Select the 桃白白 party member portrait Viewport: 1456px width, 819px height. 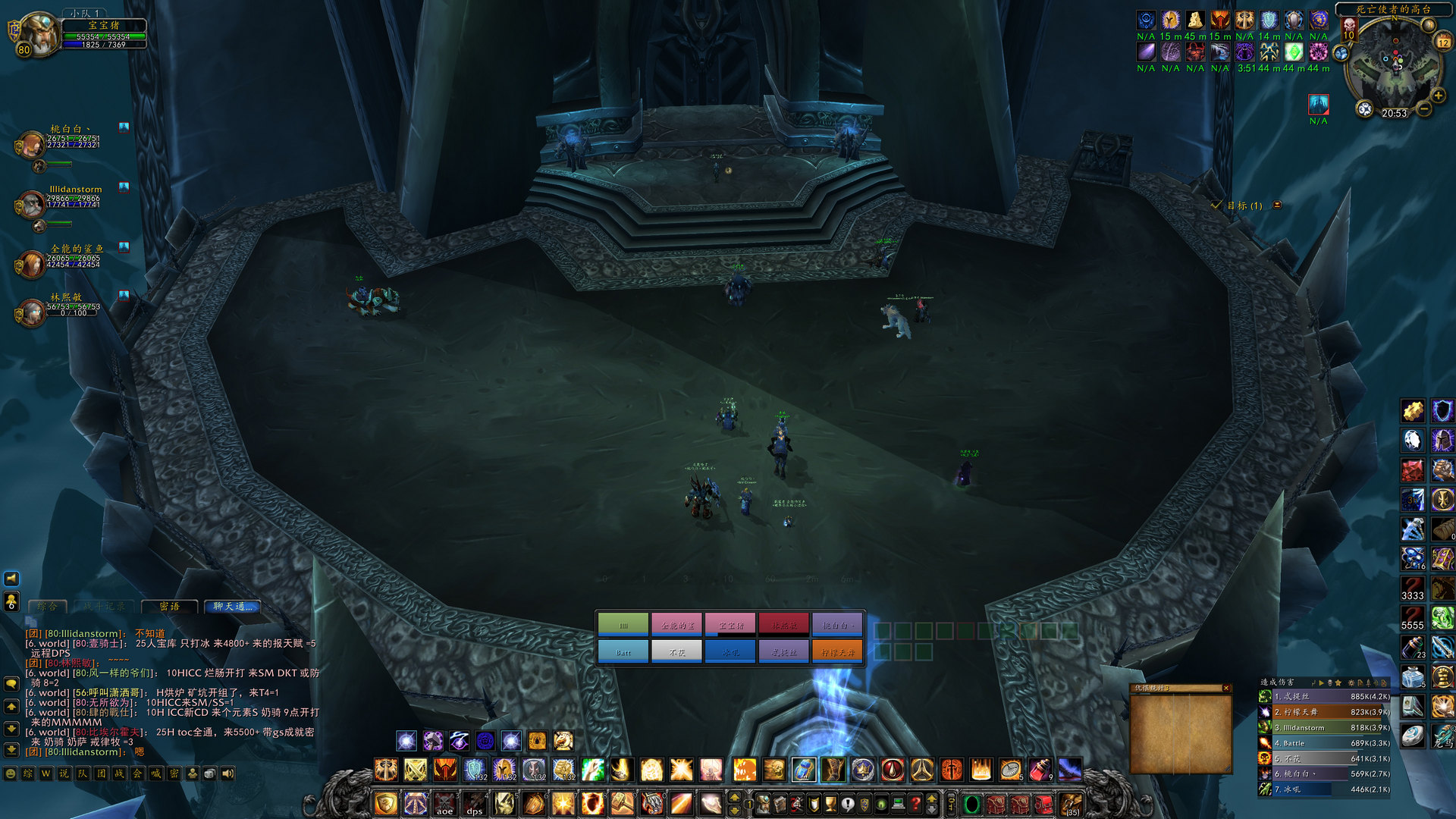32,143
